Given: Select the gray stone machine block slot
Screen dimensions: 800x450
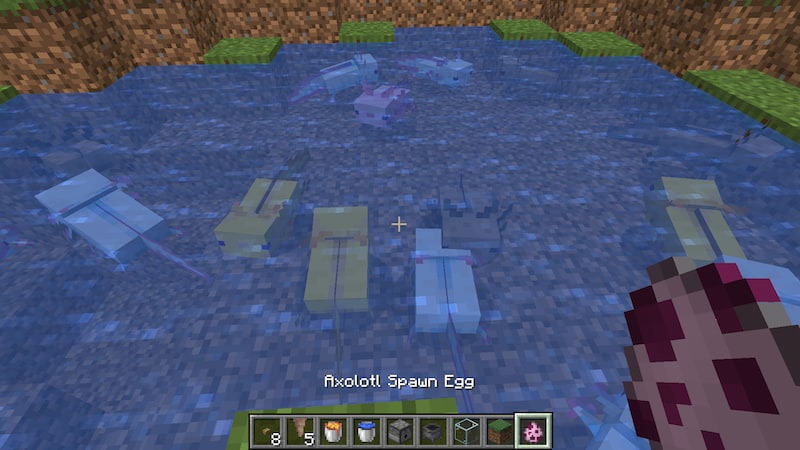Looking at the screenshot, I should tap(400, 431).
